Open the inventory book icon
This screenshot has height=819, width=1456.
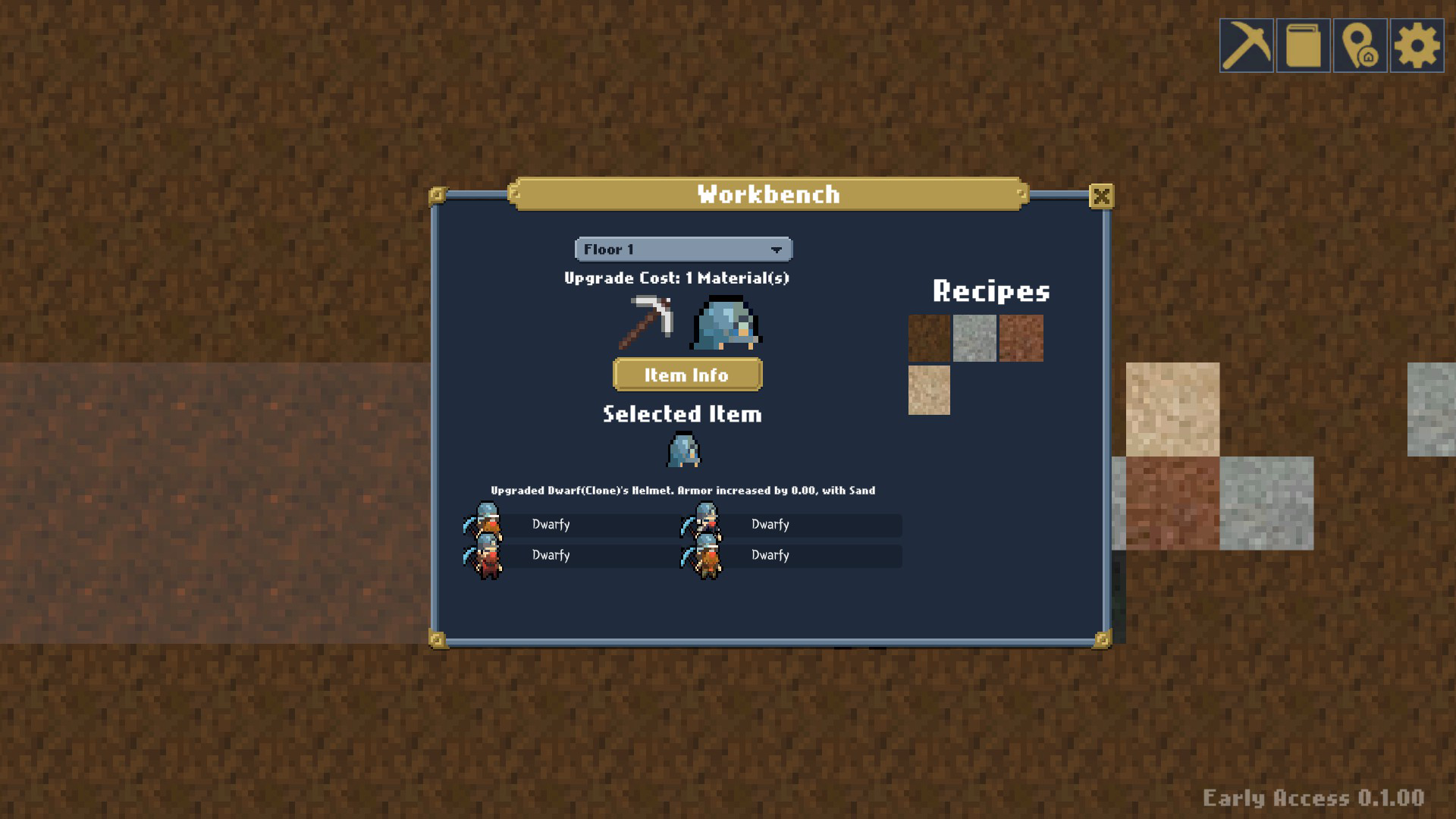(x=1304, y=45)
